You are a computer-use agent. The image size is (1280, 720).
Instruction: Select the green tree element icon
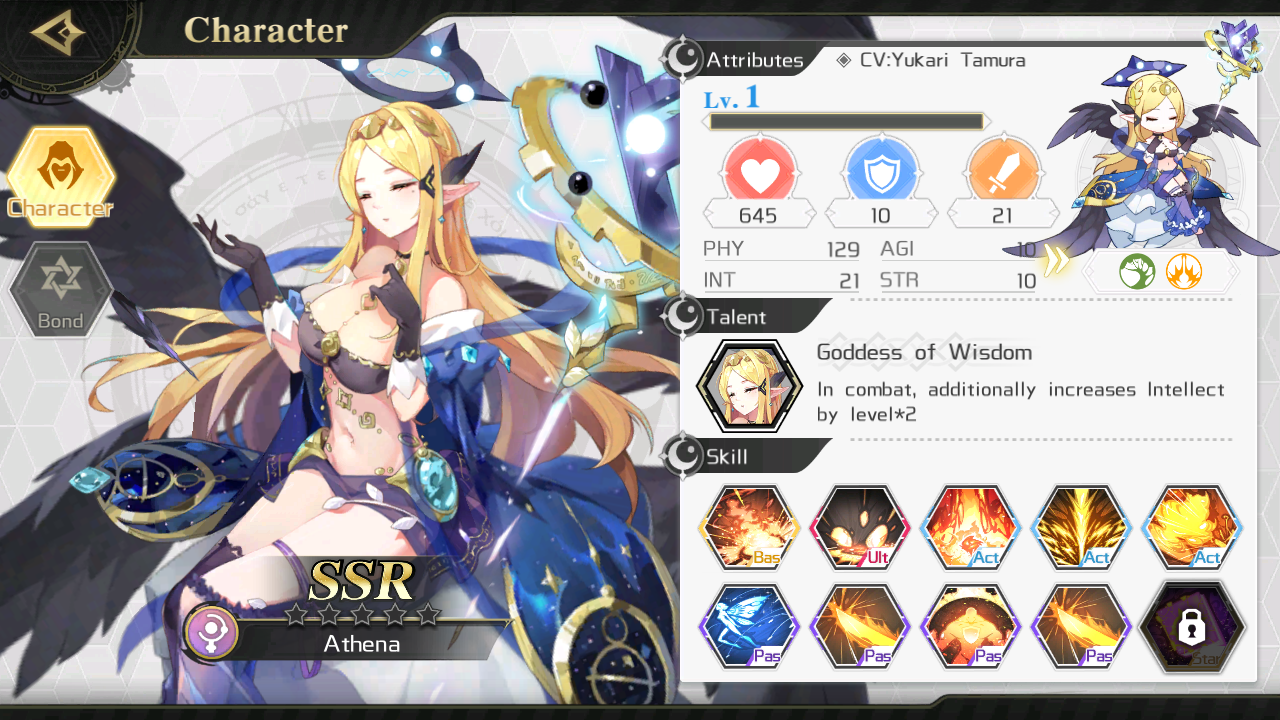1137,271
